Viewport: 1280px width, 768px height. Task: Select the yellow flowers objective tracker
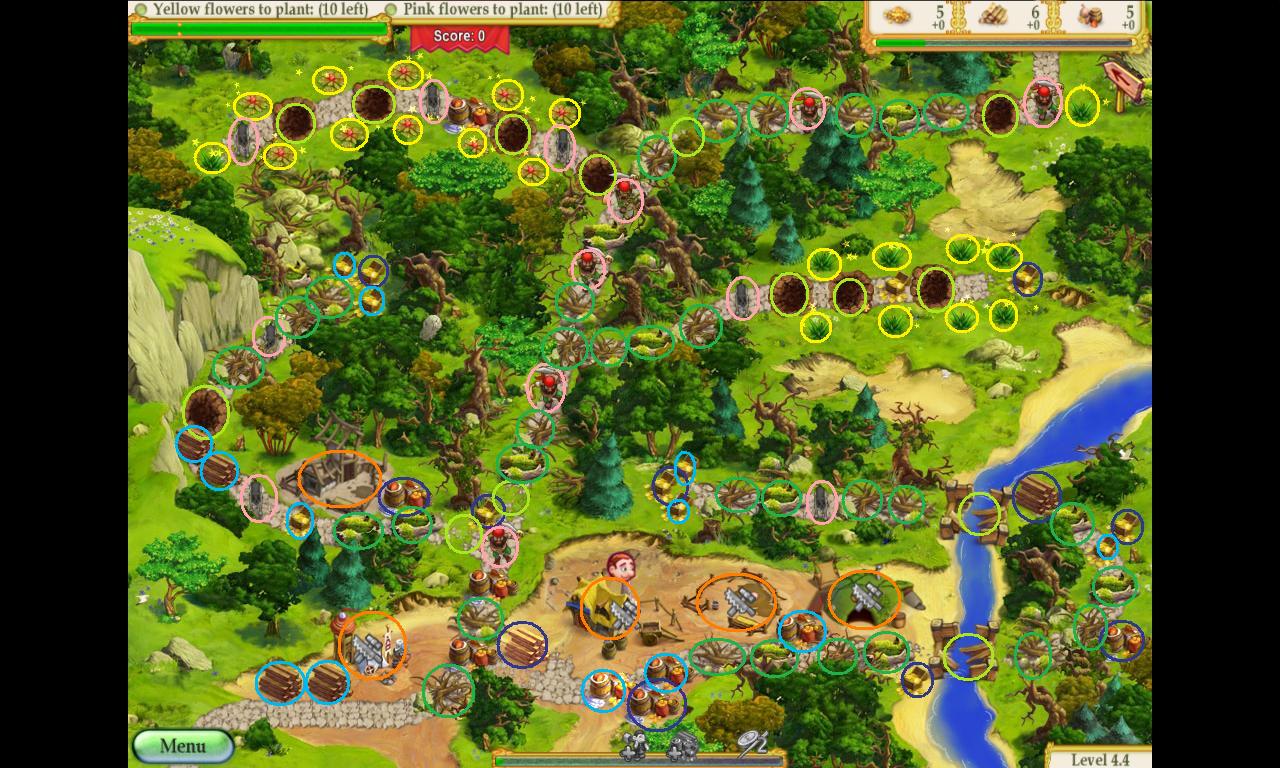pos(260,10)
